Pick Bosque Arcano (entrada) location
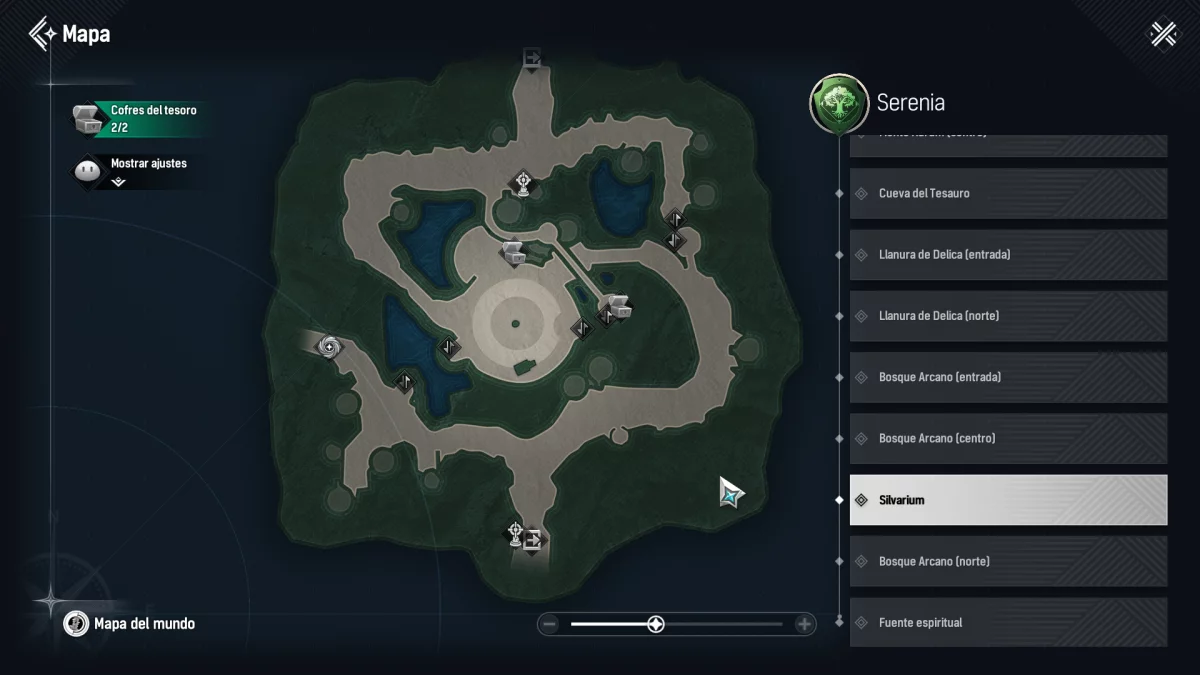Viewport: 1200px width, 675px height. (1008, 377)
